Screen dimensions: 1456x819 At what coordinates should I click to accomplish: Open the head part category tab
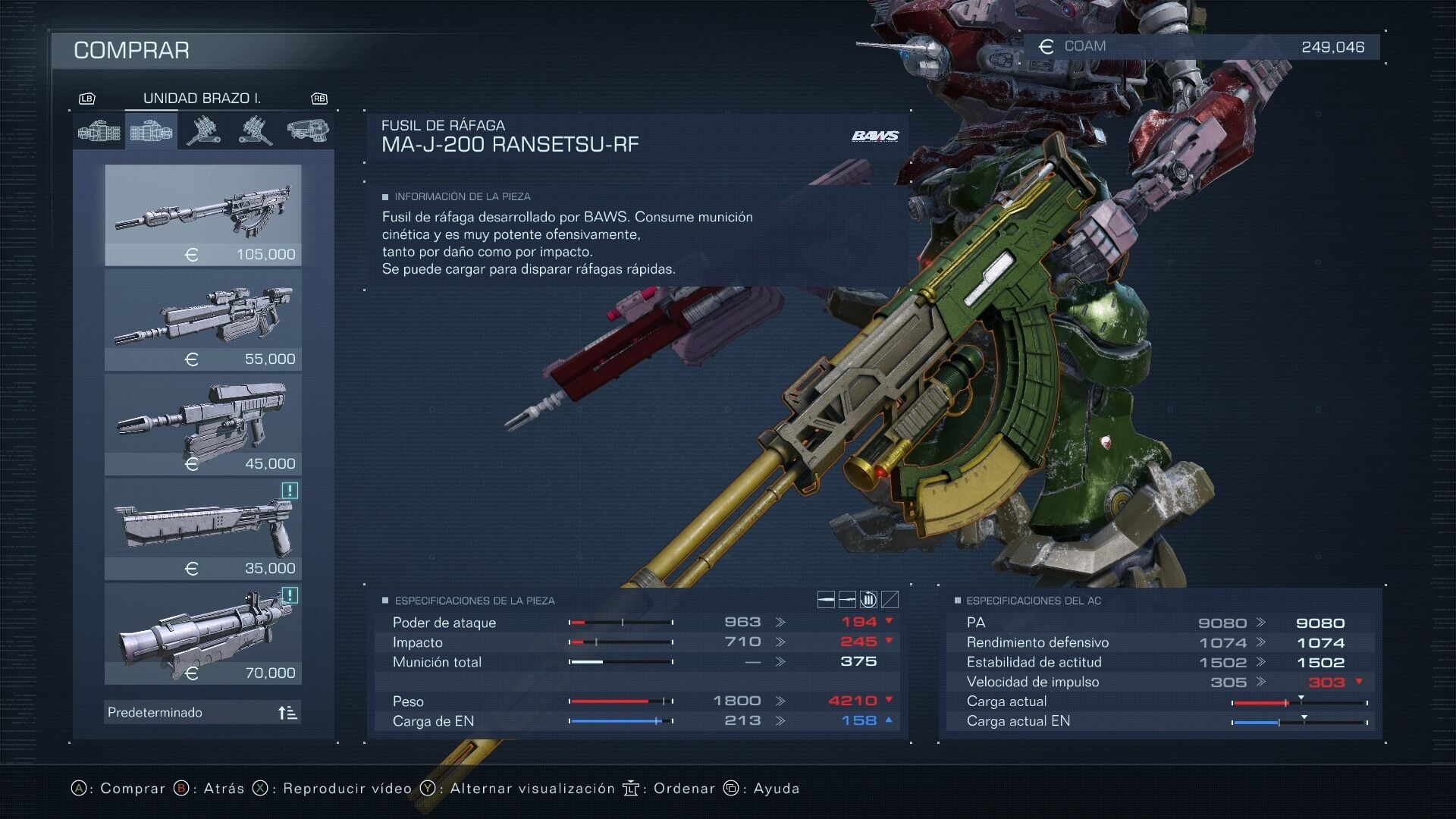point(307,130)
